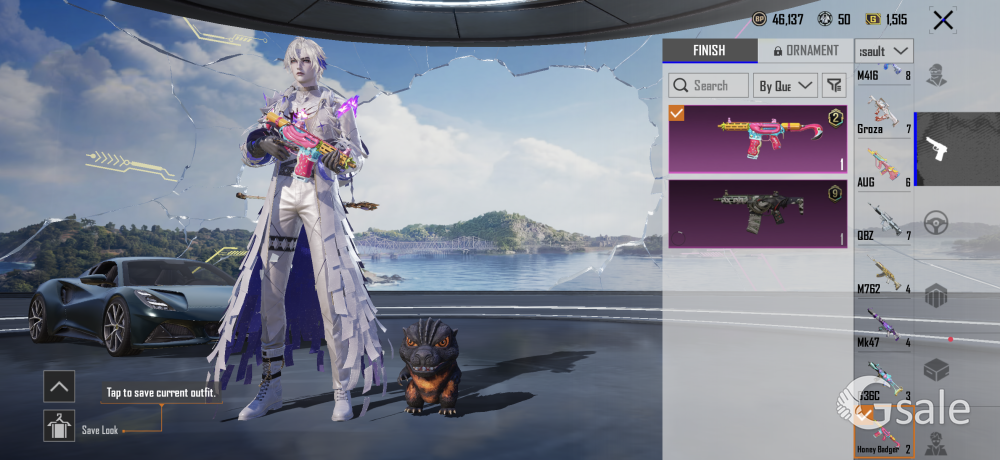Click the finish Search field
The width and height of the screenshot is (1000, 460).
click(x=709, y=86)
